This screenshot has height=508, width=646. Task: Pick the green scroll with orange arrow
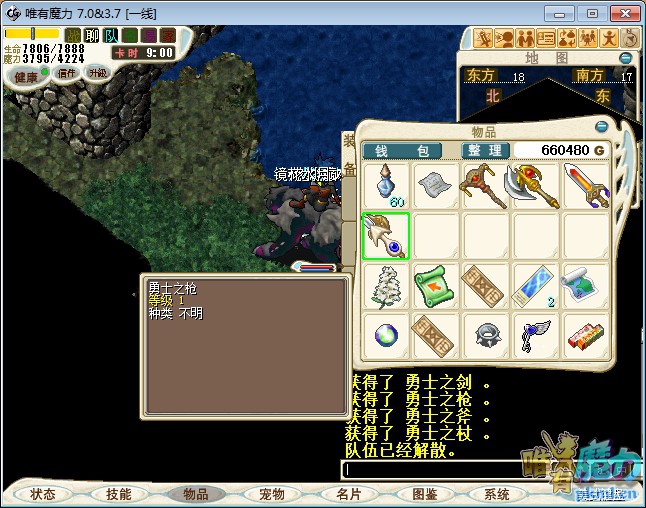point(435,286)
